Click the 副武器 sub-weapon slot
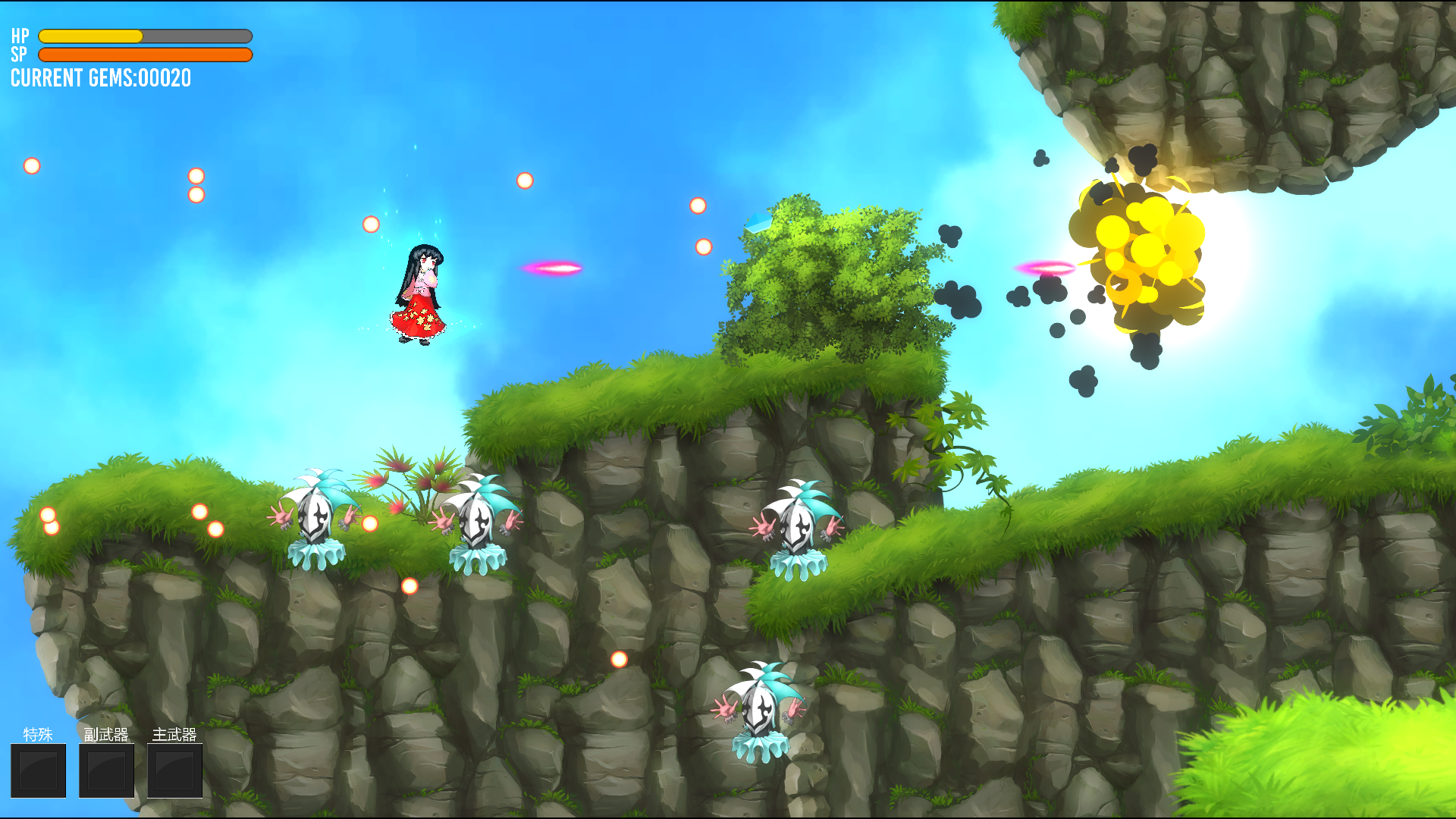 106,770
